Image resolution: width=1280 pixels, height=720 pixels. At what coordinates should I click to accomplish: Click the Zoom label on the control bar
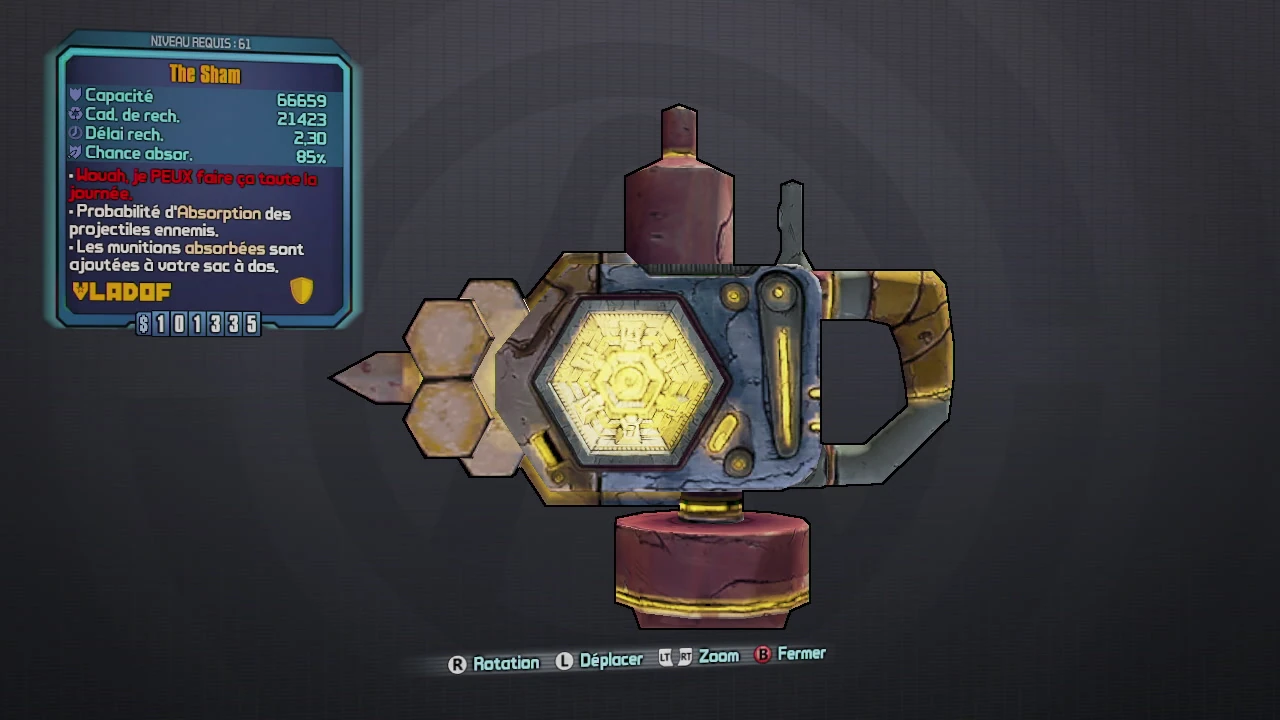pos(719,657)
